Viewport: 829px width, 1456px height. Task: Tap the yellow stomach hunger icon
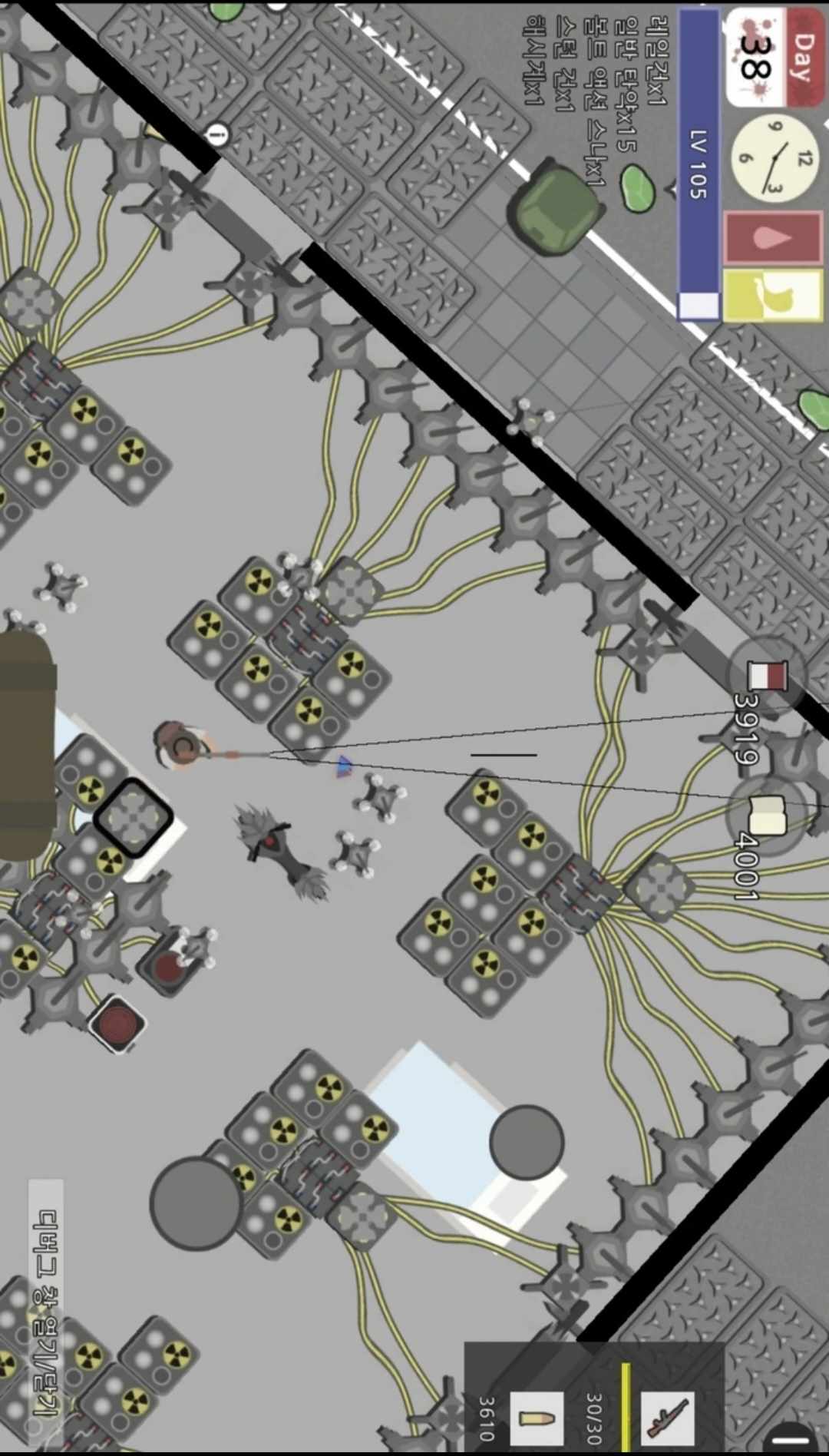pyautogui.click(x=772, y=295)
